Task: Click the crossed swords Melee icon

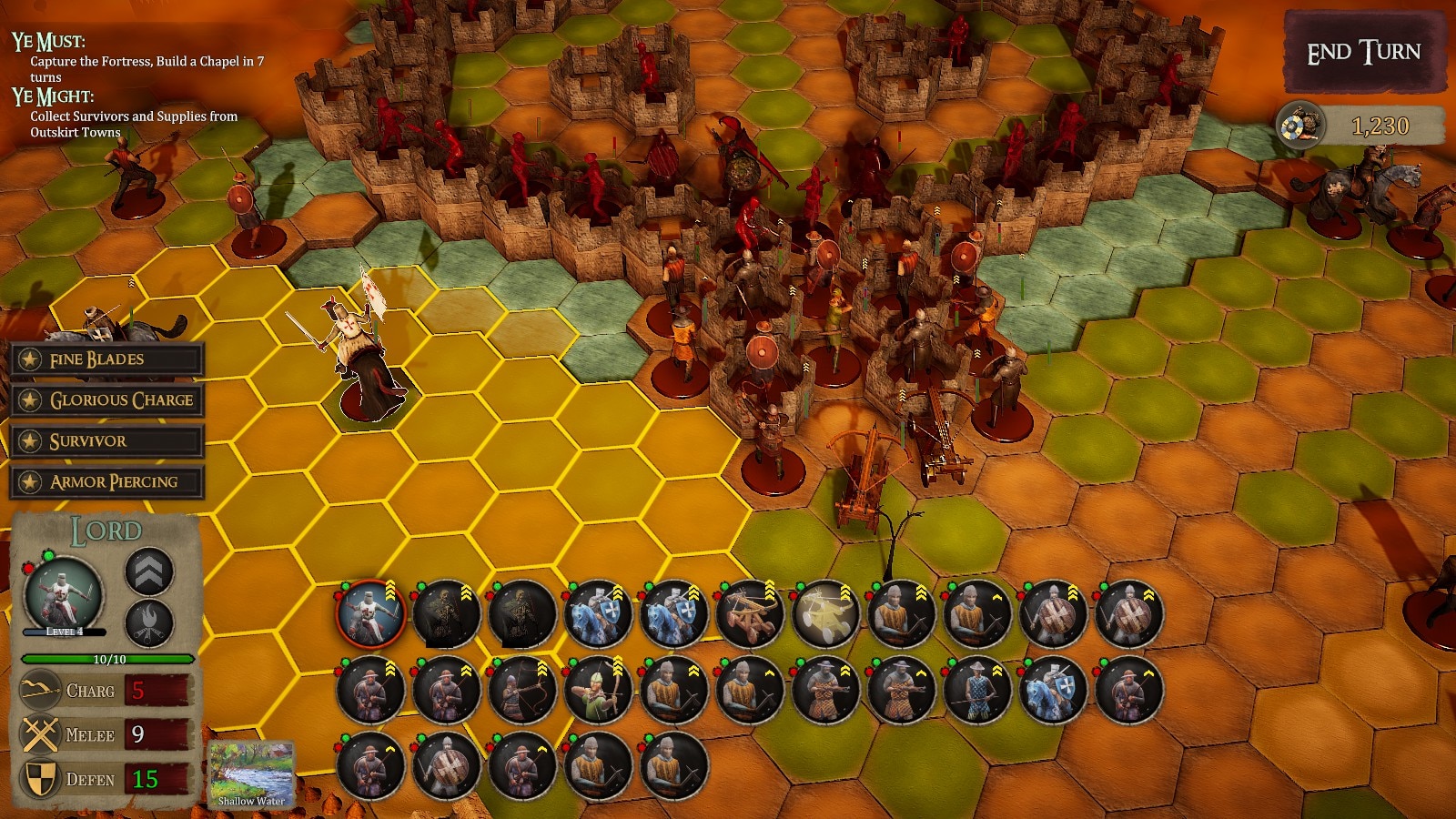Action: (x=41, y=735)
